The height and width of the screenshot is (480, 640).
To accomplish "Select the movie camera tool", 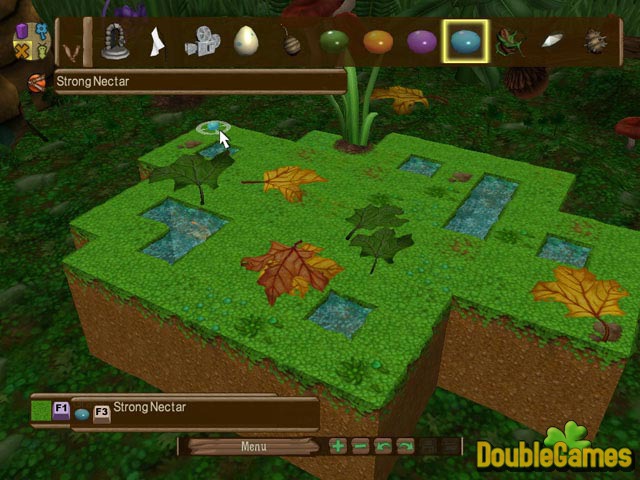I will click(x=200, y=42).
